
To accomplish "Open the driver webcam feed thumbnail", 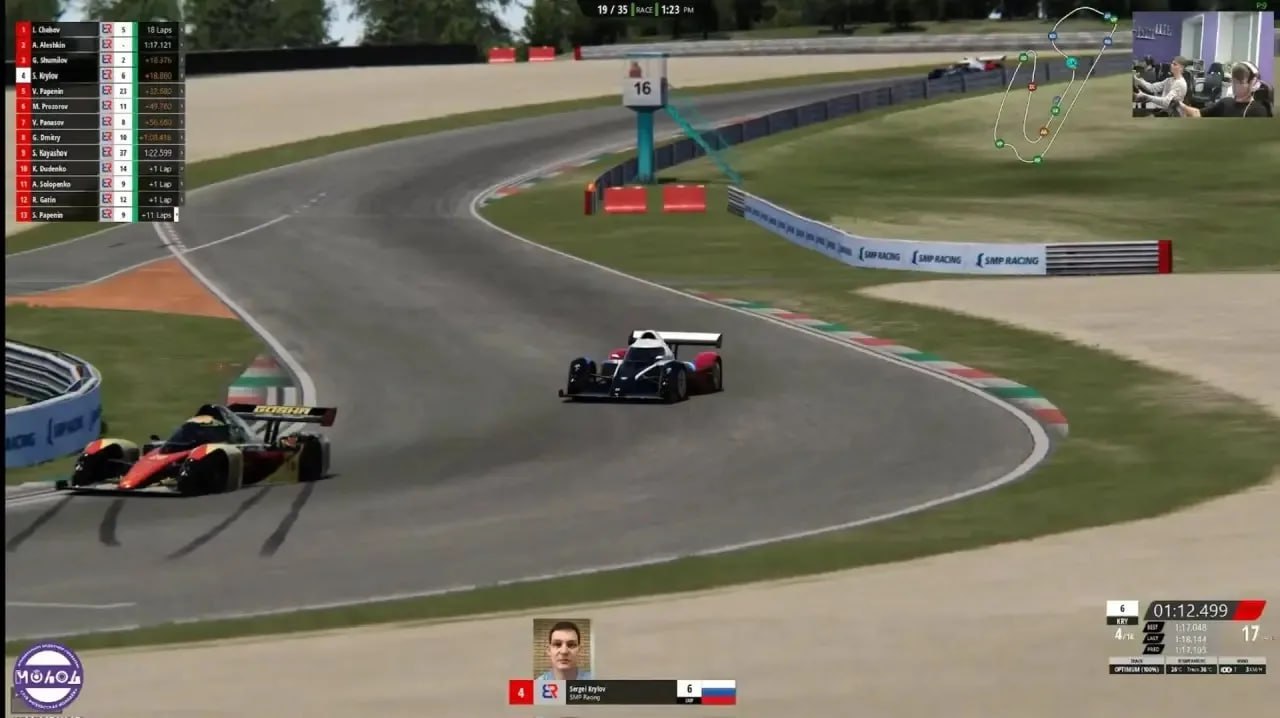I will pos(1203,65).
